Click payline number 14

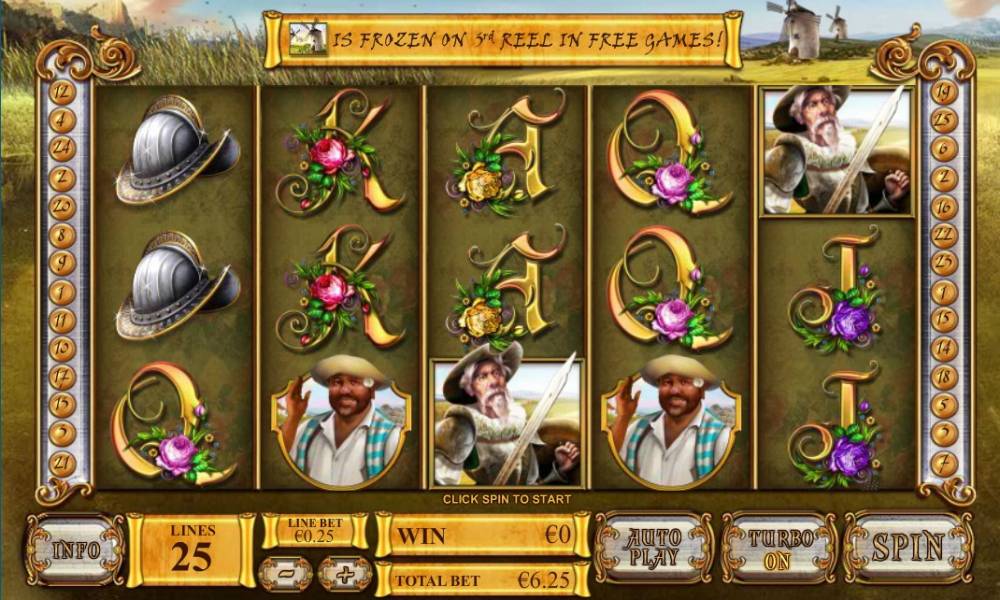tap(943, 349)
